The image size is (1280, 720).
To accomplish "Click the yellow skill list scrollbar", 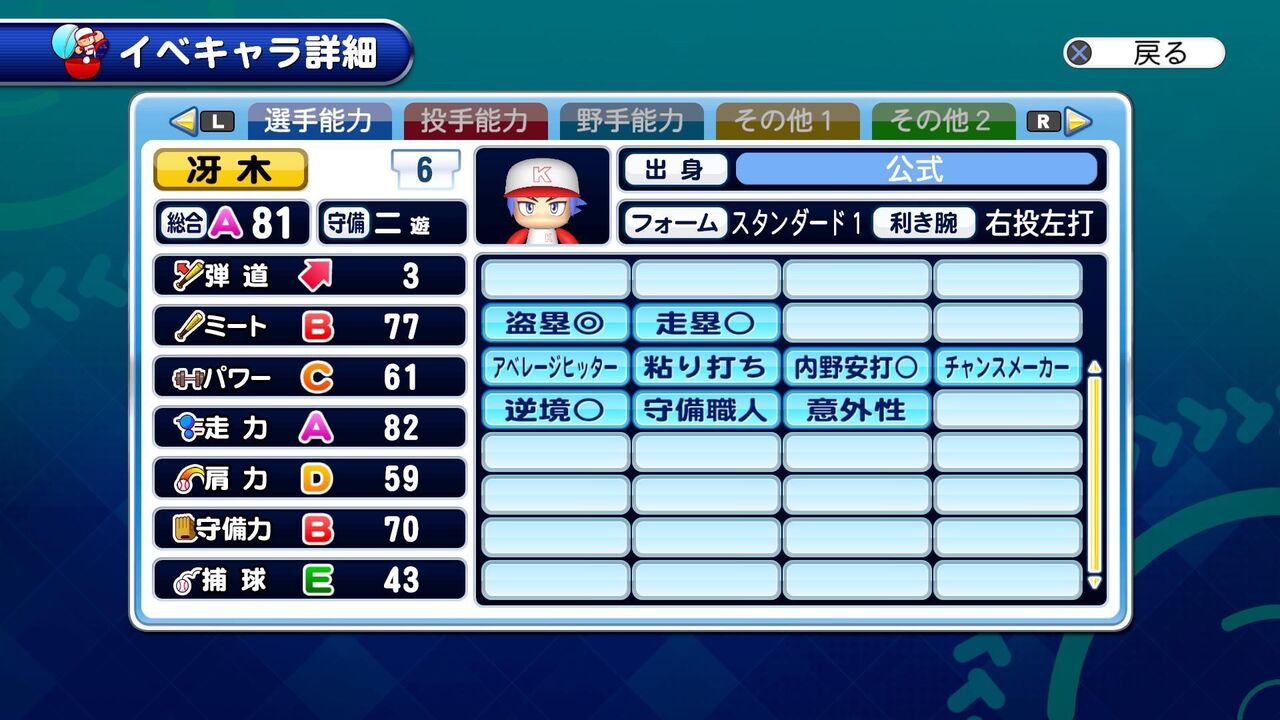I will 1094,470.
